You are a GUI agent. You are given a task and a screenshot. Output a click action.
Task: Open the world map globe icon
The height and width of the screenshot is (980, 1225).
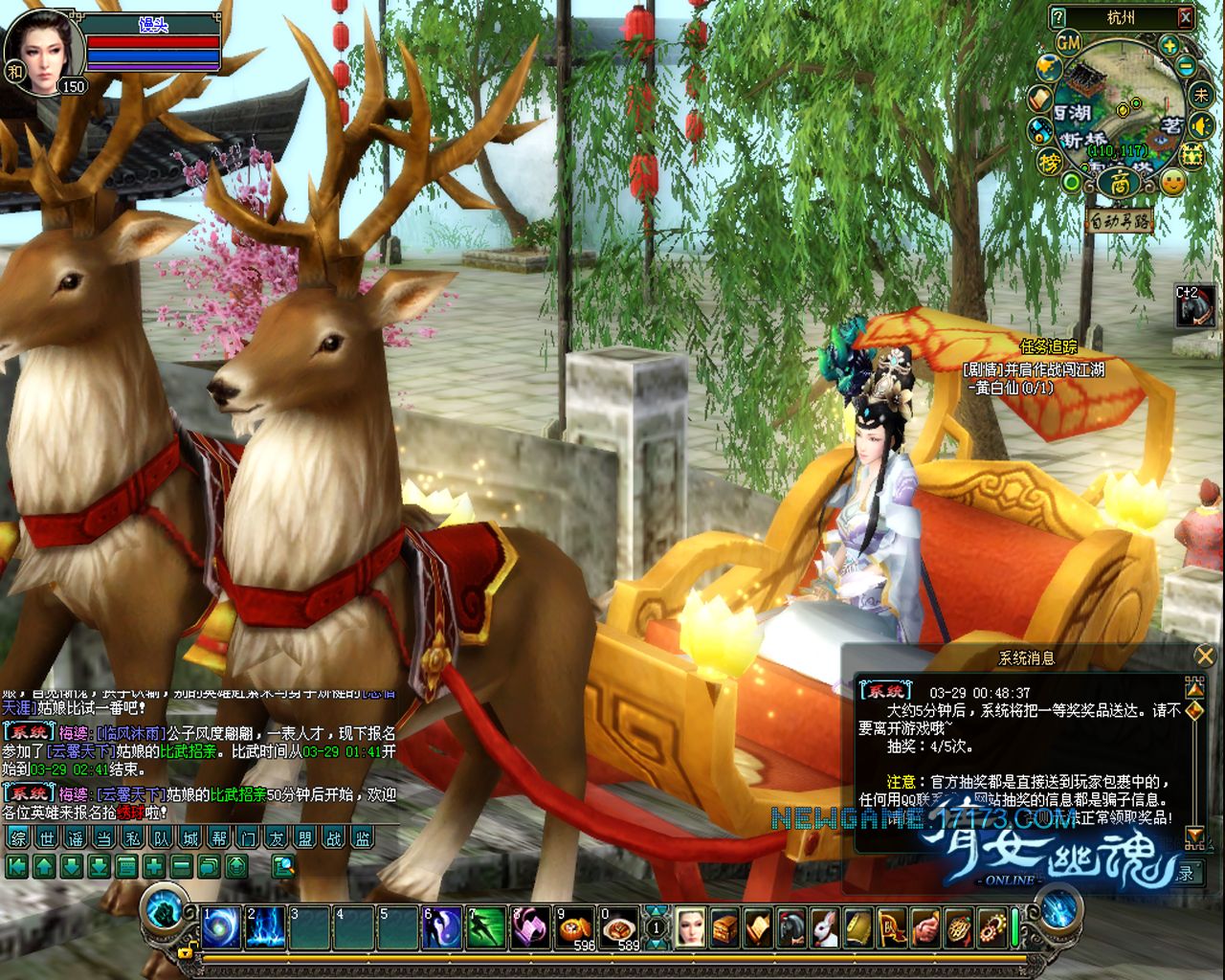(1050, 66)
